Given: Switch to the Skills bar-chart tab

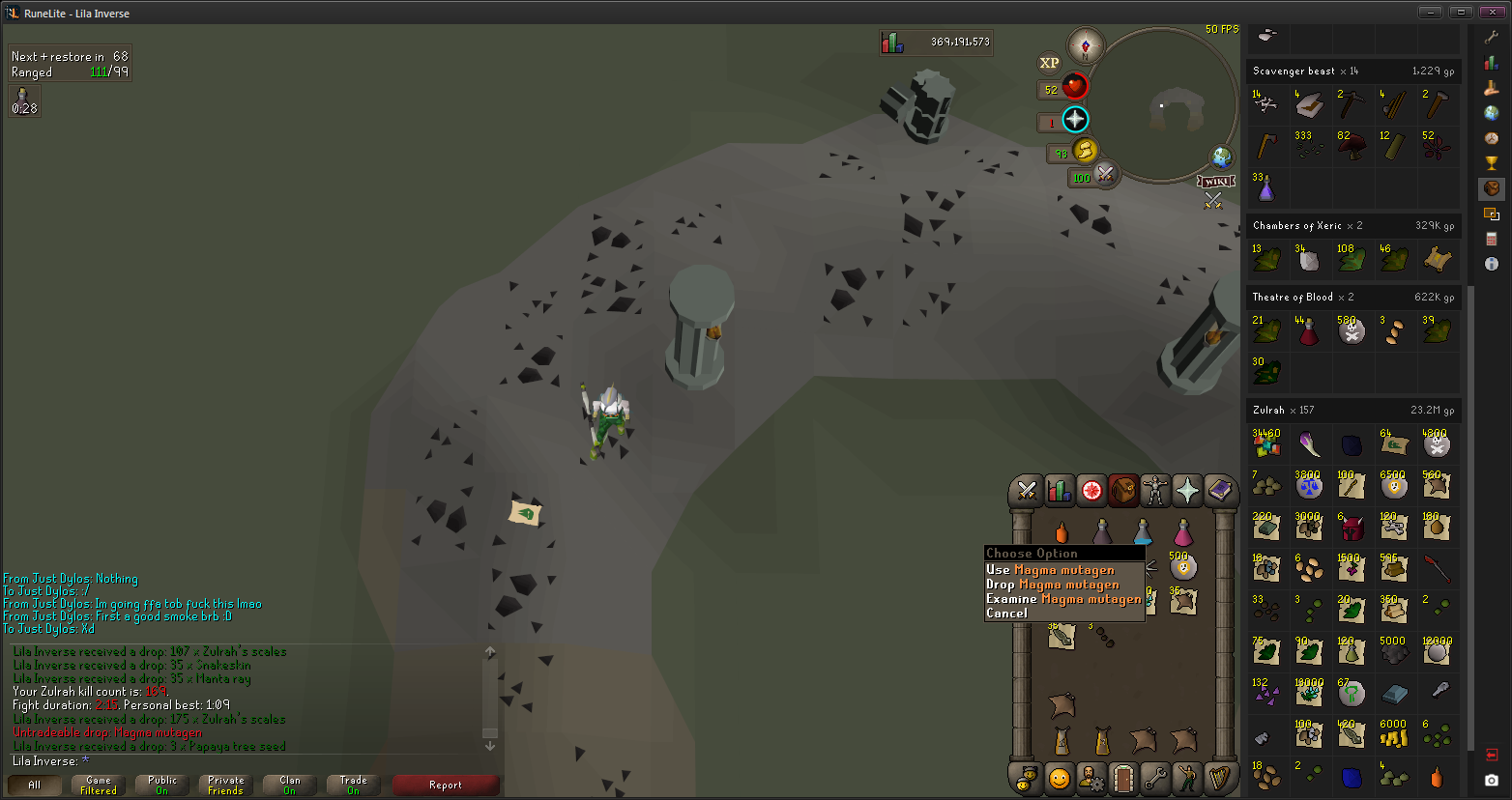Looking at the screenshot, I should coord(1059,491).
